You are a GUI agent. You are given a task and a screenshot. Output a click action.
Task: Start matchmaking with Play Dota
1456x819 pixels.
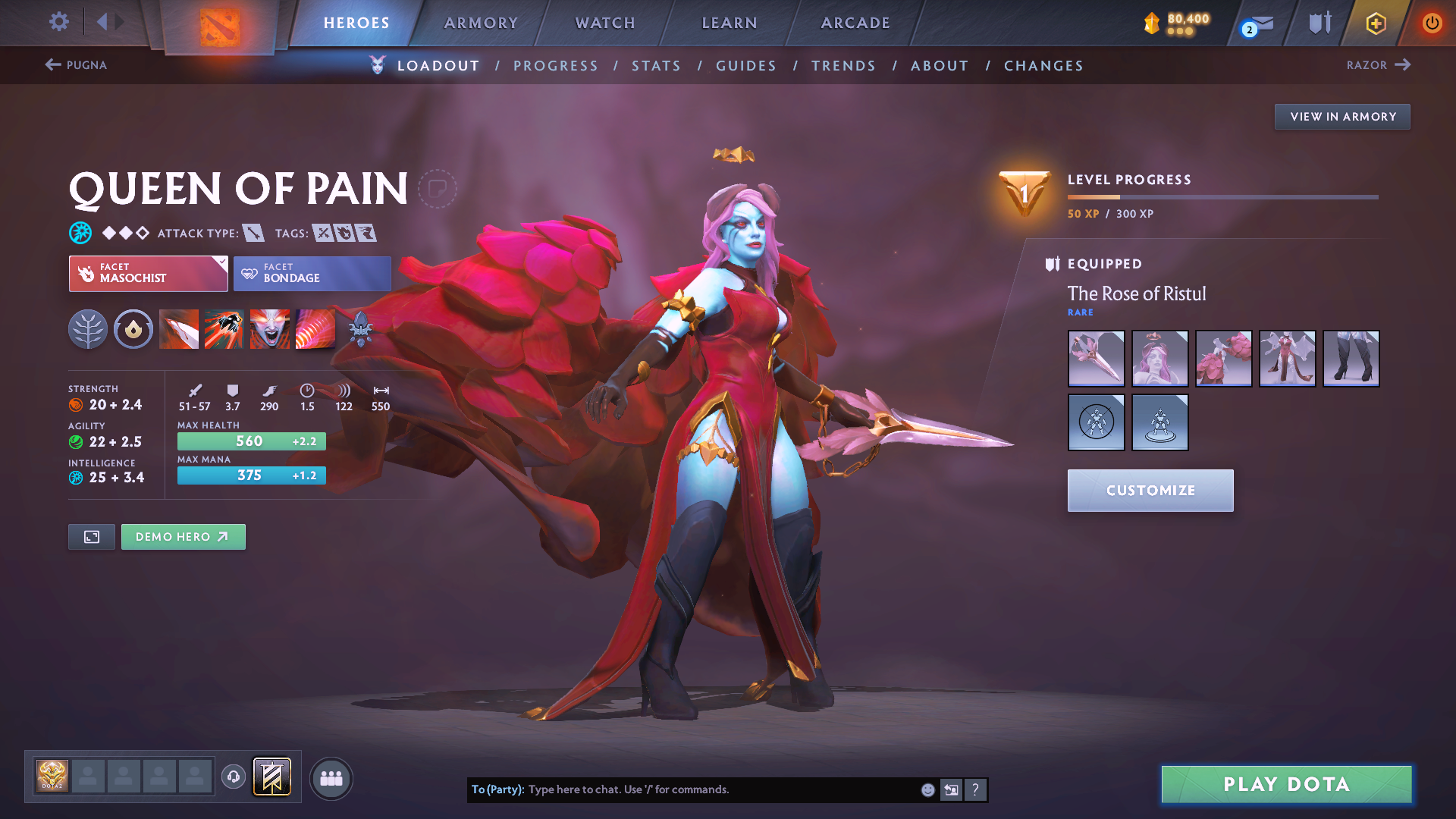[1286, 784]
